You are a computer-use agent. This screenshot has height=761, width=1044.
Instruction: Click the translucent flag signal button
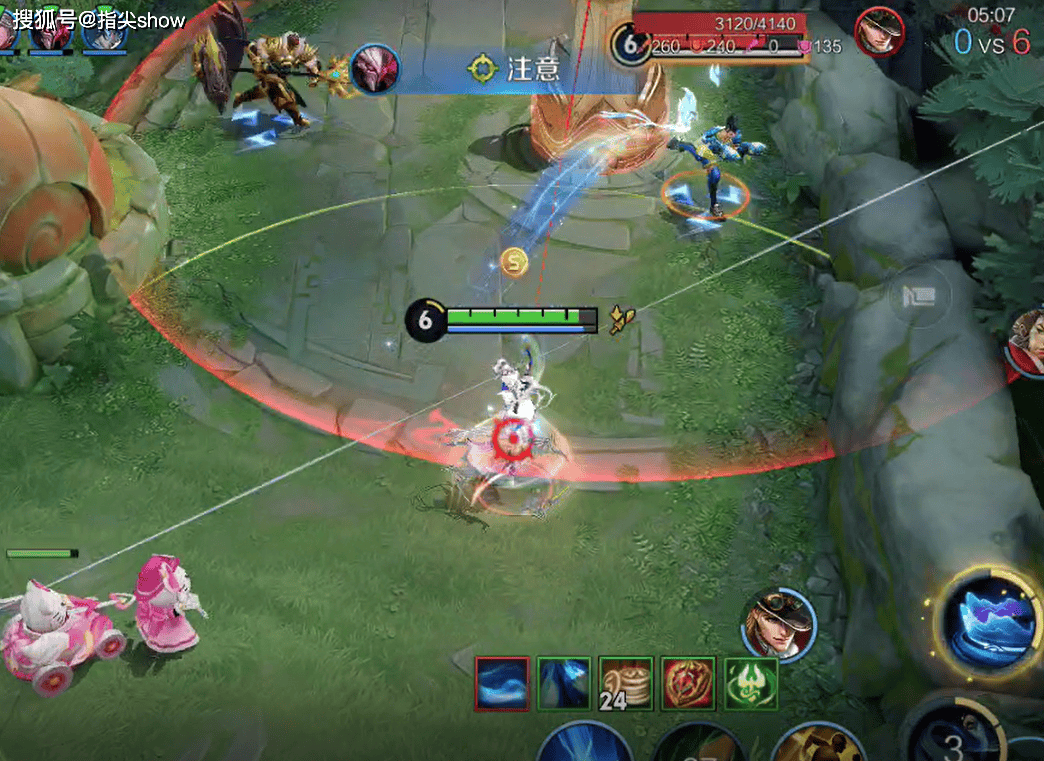919,297
